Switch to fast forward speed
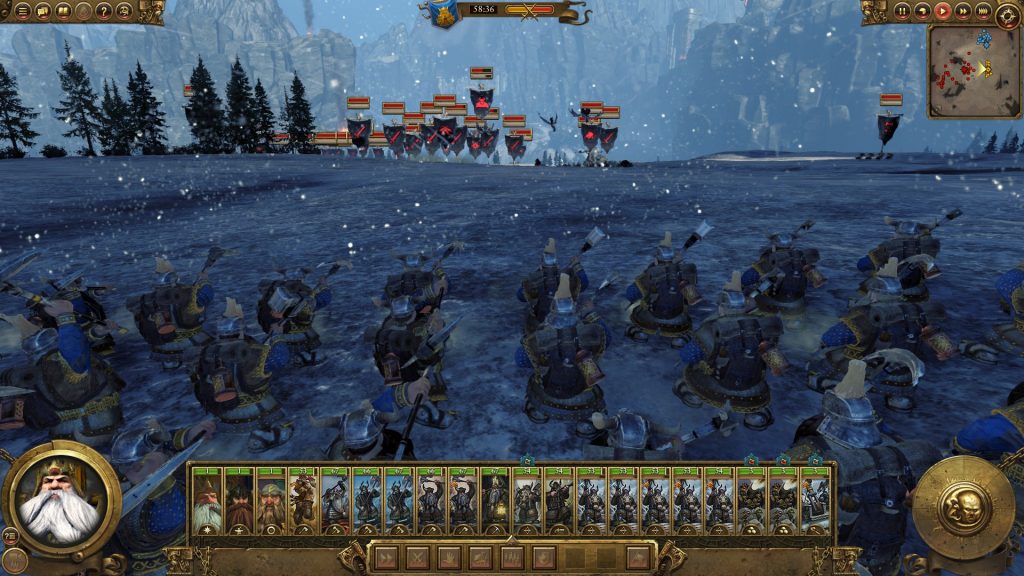This screenshot has height=576, width=1024. click(x=962, y=11)
